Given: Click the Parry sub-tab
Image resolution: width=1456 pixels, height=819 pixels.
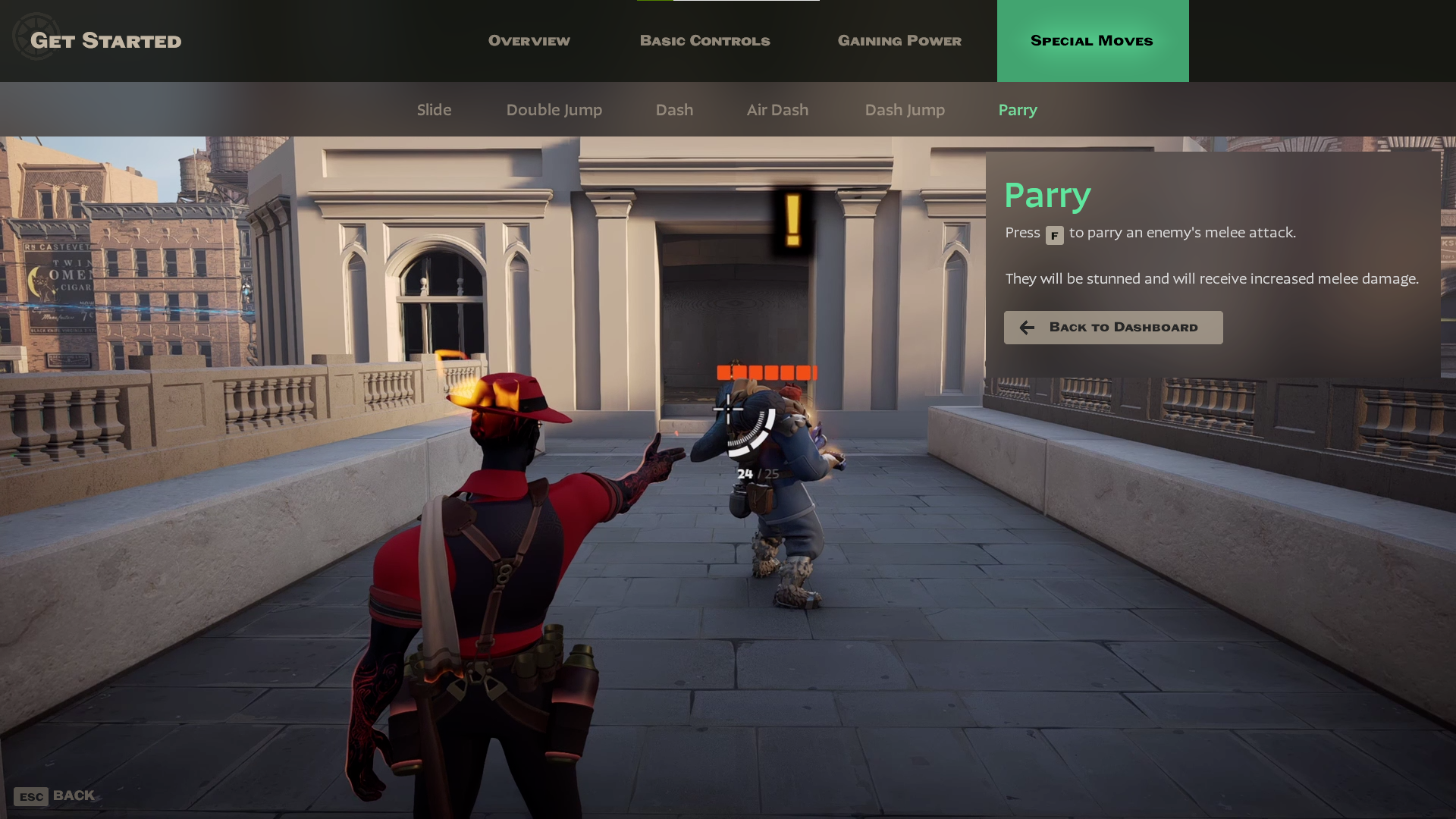Looking at the screenshot, I should (x=1018, y=110).
